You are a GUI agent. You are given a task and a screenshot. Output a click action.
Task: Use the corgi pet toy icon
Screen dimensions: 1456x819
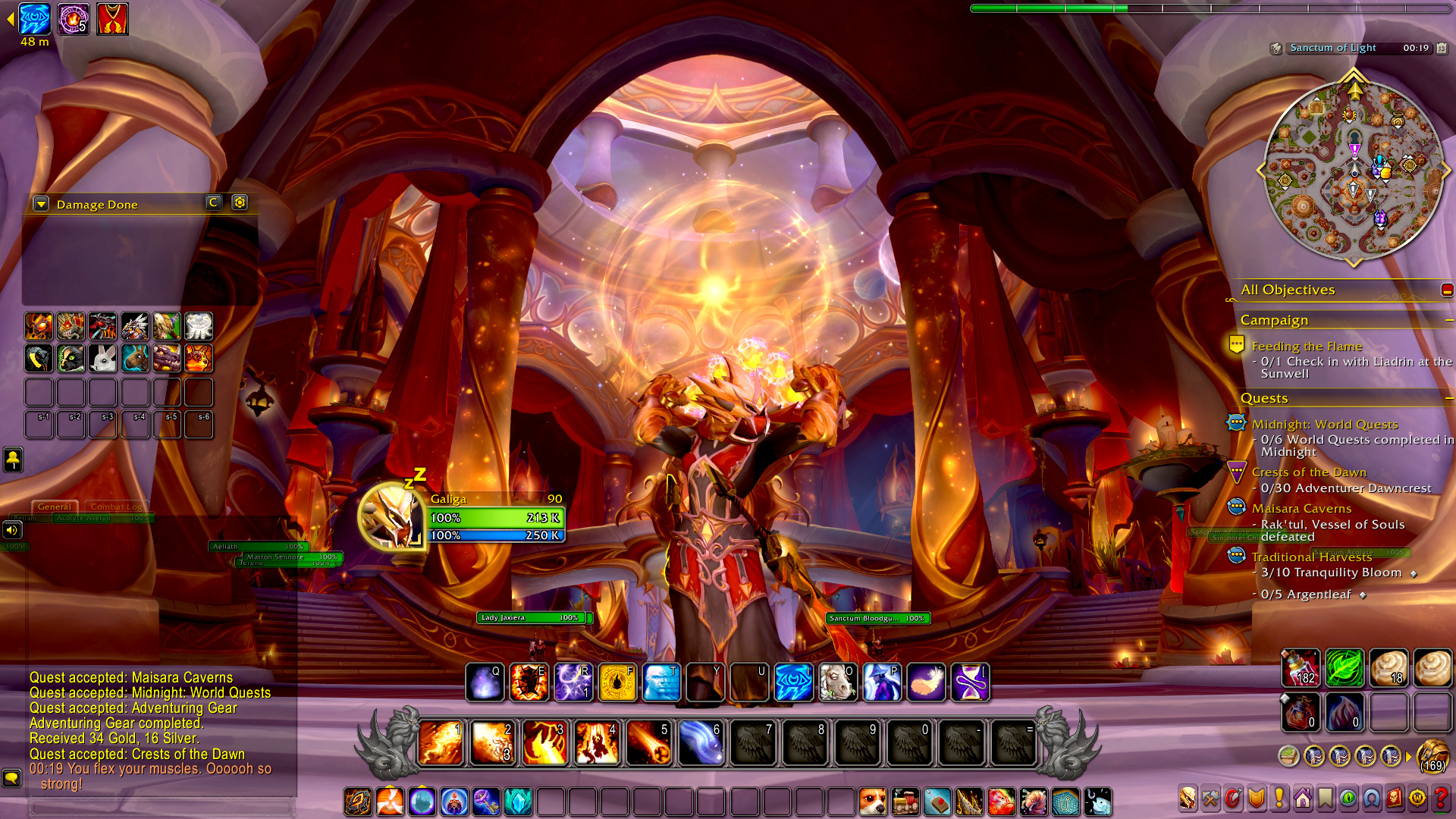point(872,802)
